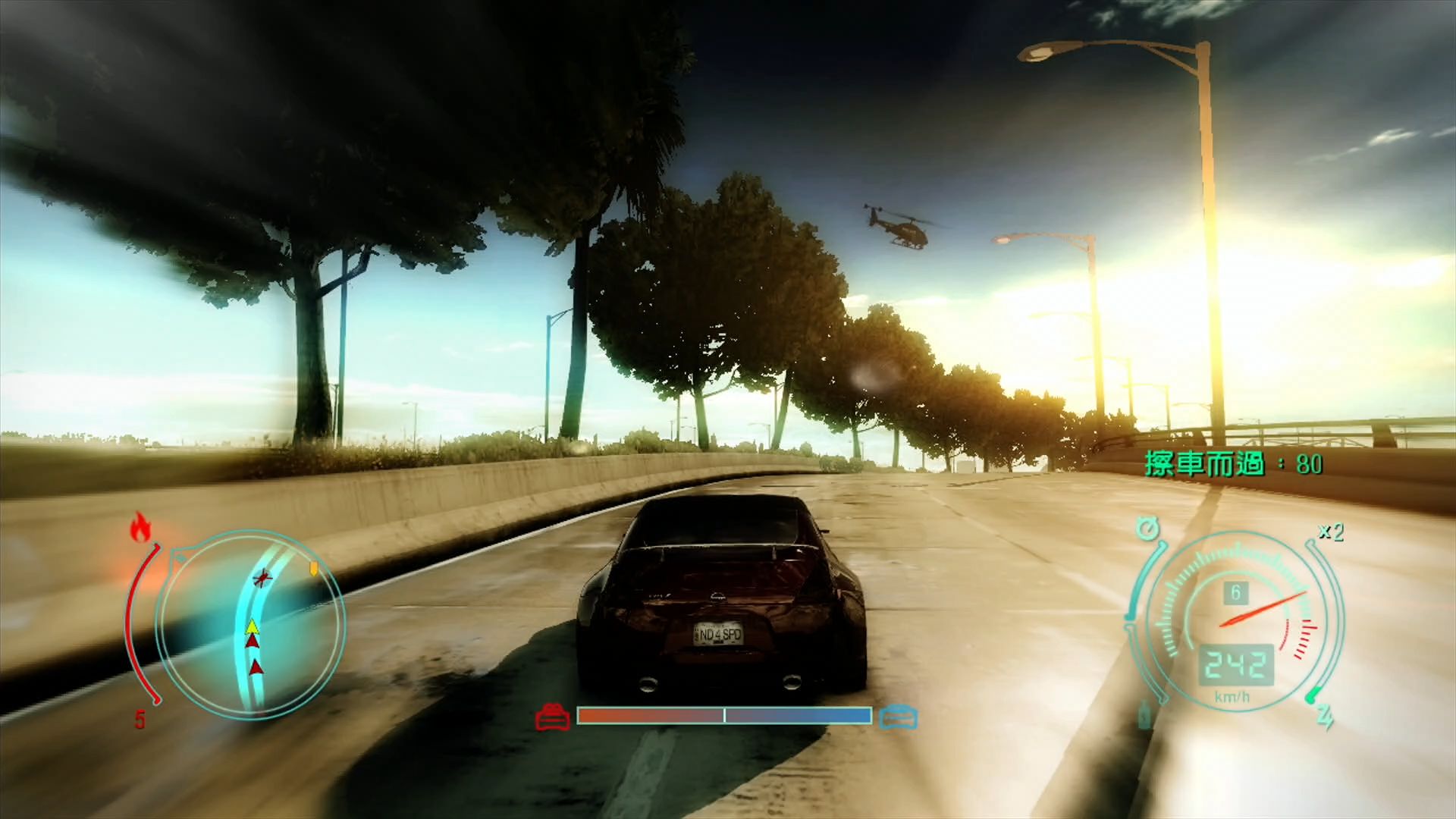Select the red heat flame icon

coord(140,528)
